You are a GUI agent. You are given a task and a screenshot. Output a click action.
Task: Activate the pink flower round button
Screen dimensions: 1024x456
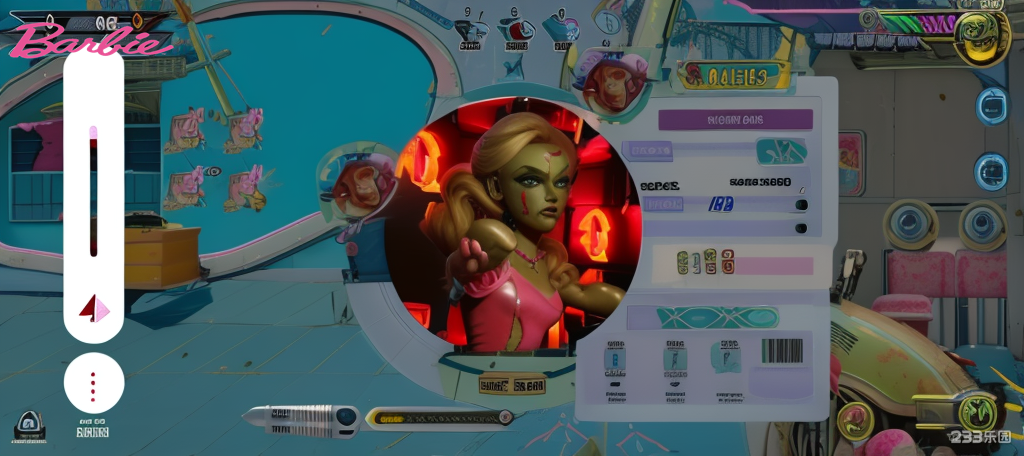(855, 420)
